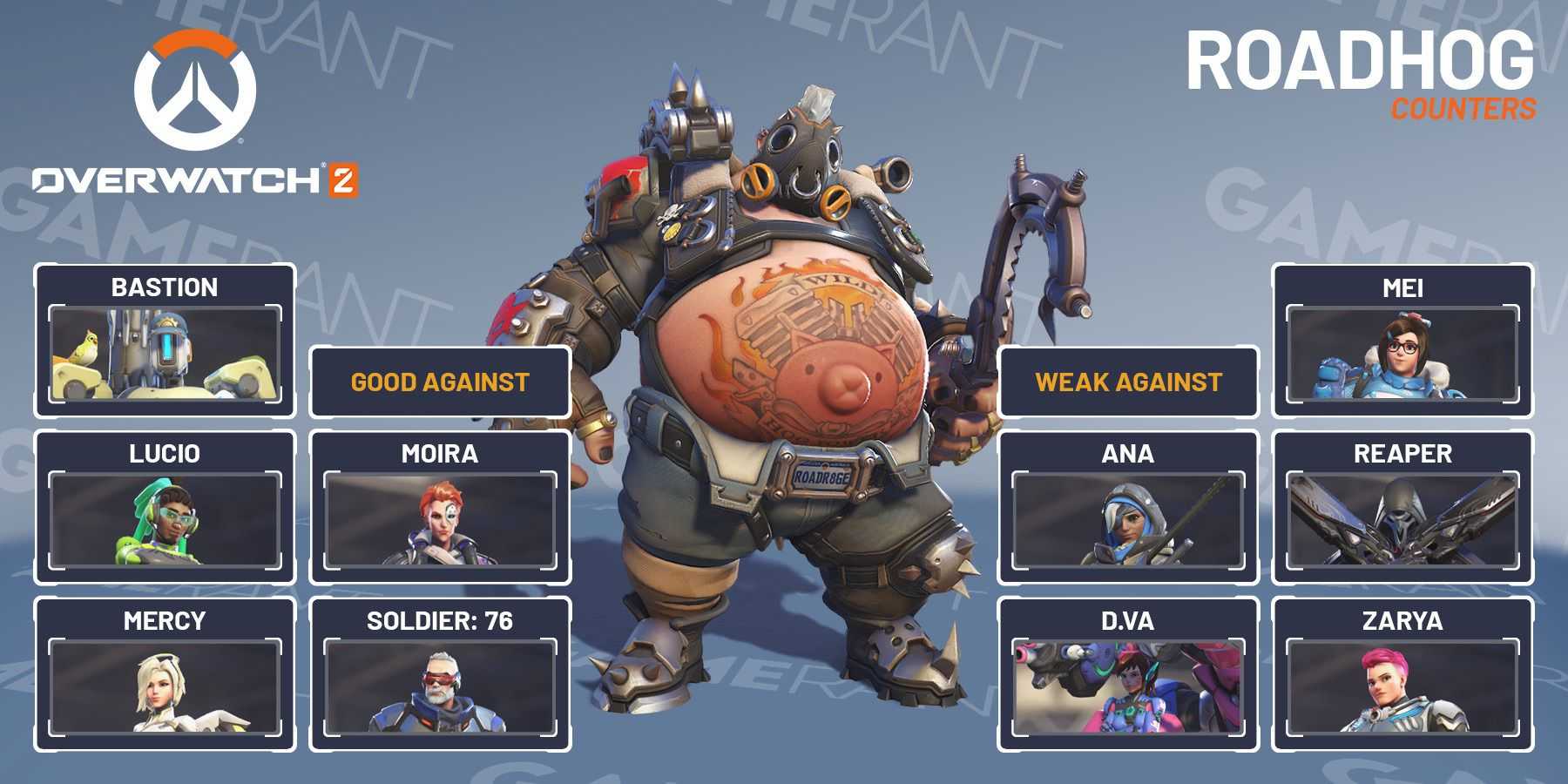This screenshot has height=784, width=1568.
Task: Select the Bastion hero card
Action: [x=165, y=341]
